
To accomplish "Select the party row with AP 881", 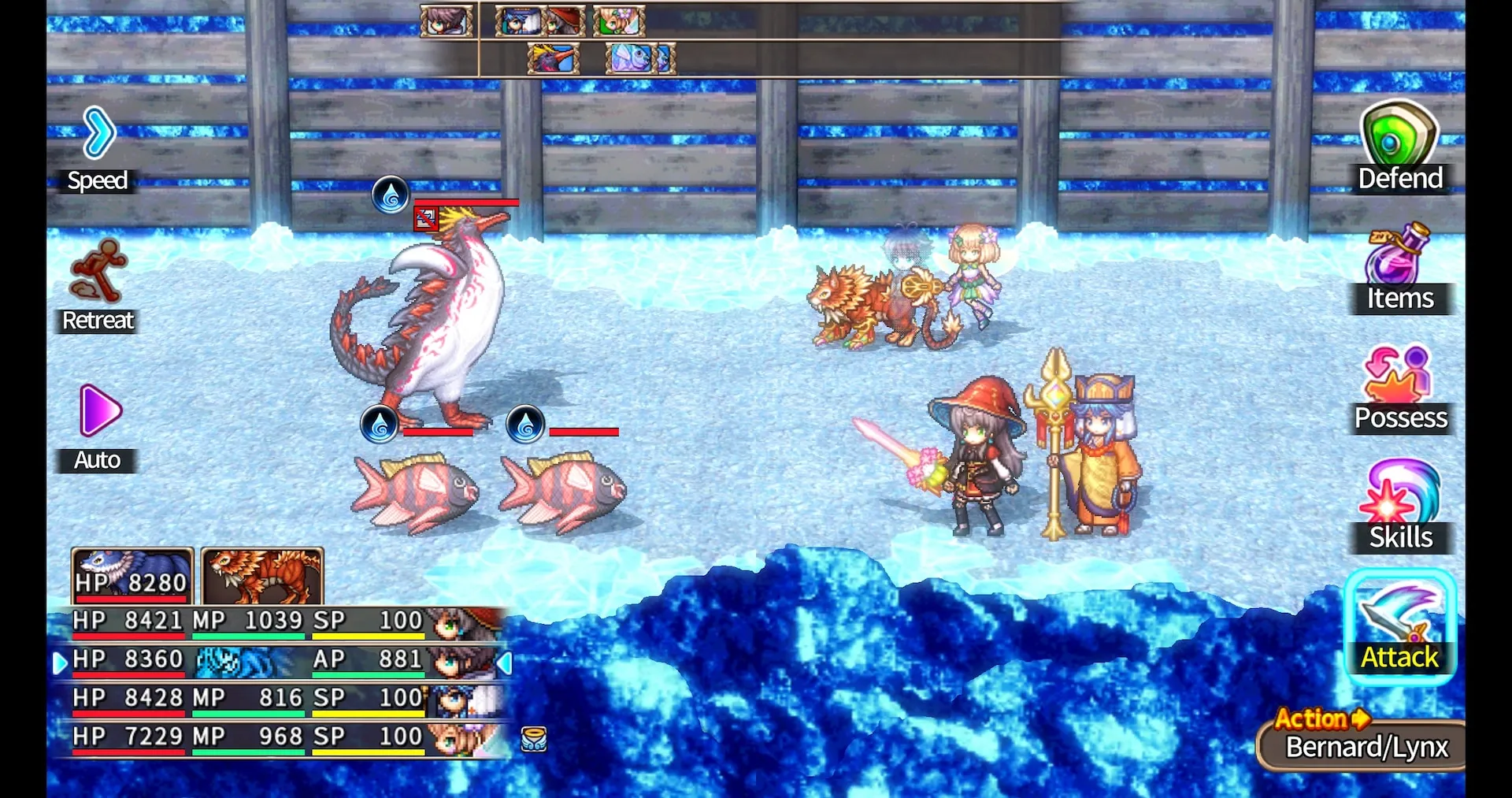I will 276,660.
